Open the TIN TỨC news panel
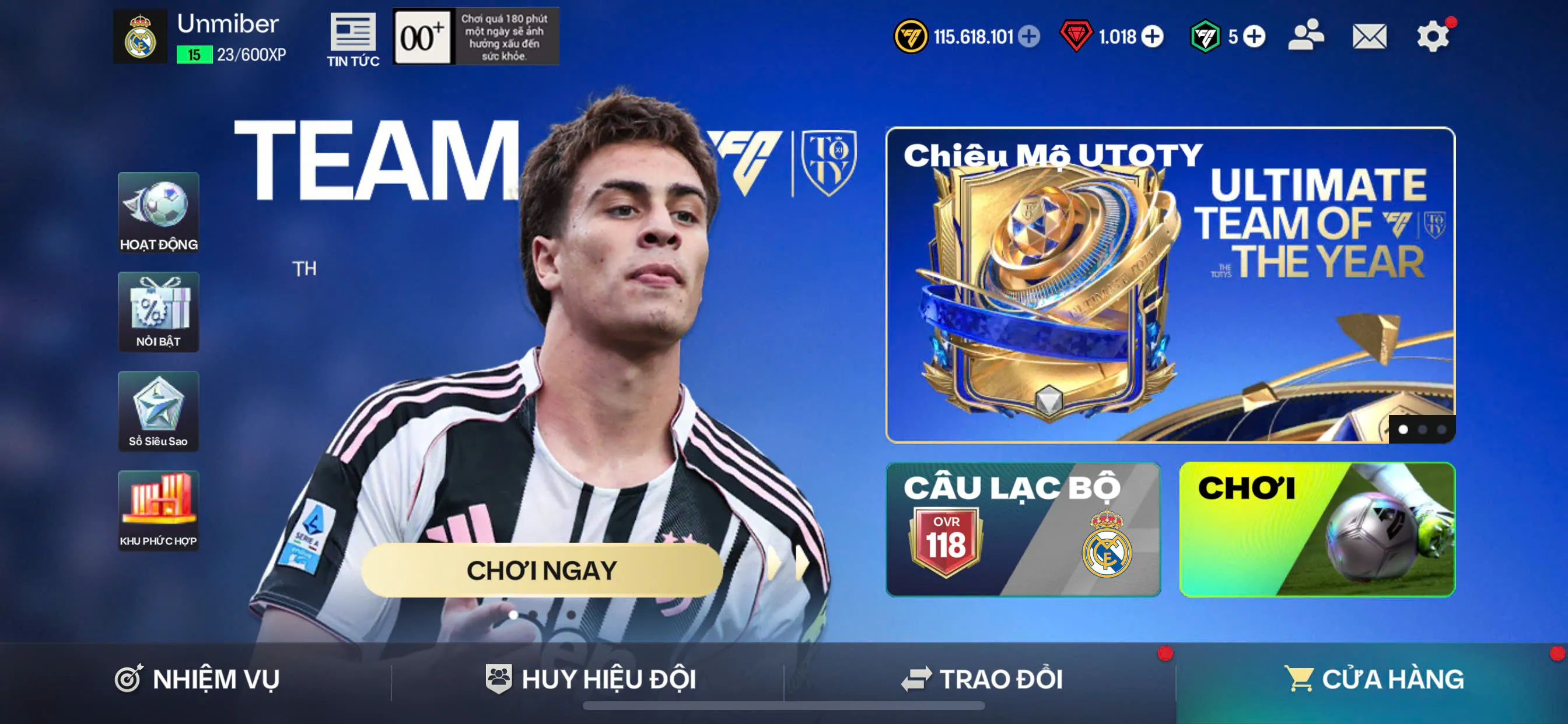1568x724 pixels. (351, 37)
